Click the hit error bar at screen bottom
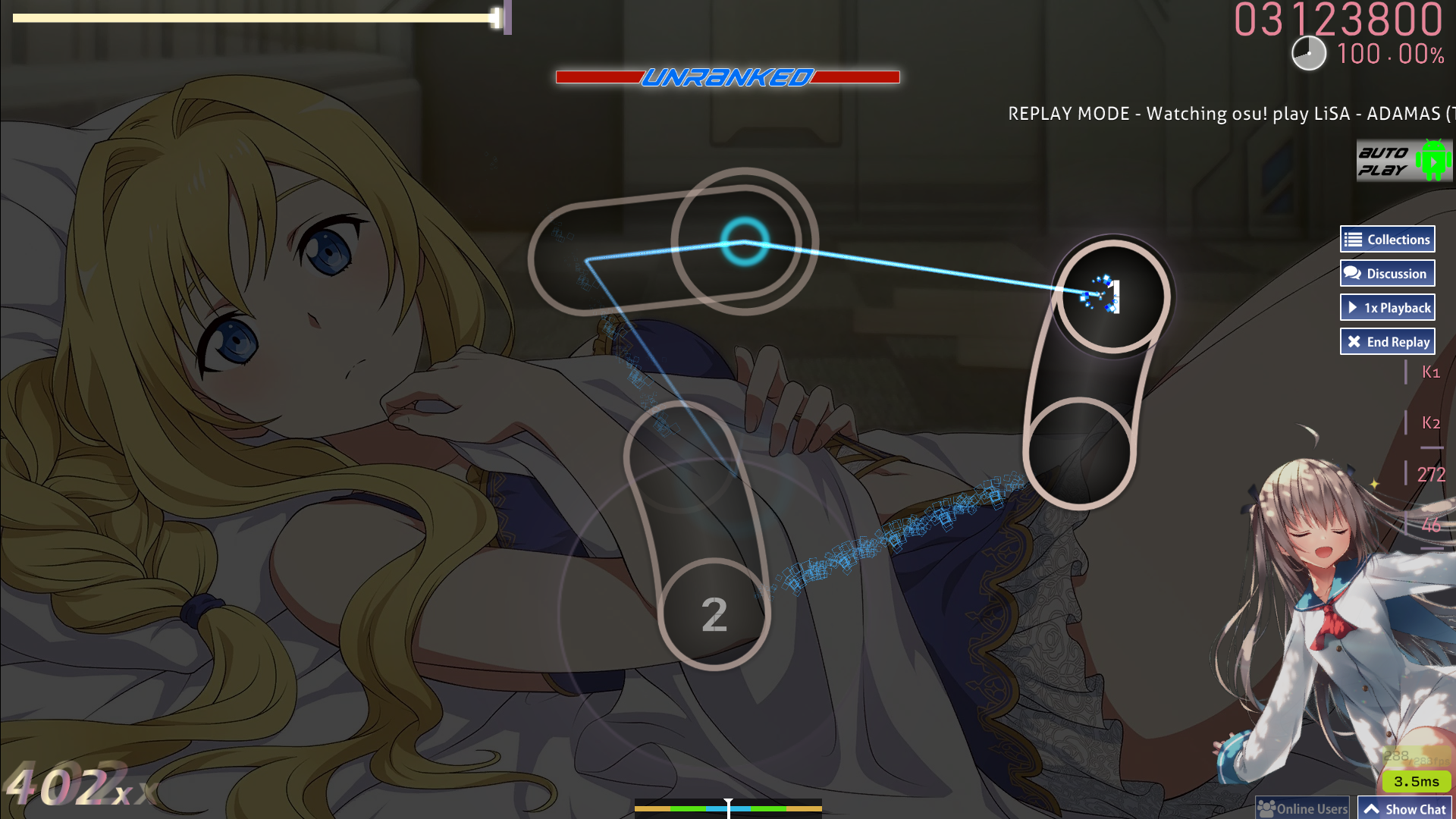The image size is (1456, 819). pyautogui.click(x=728, y=810)
